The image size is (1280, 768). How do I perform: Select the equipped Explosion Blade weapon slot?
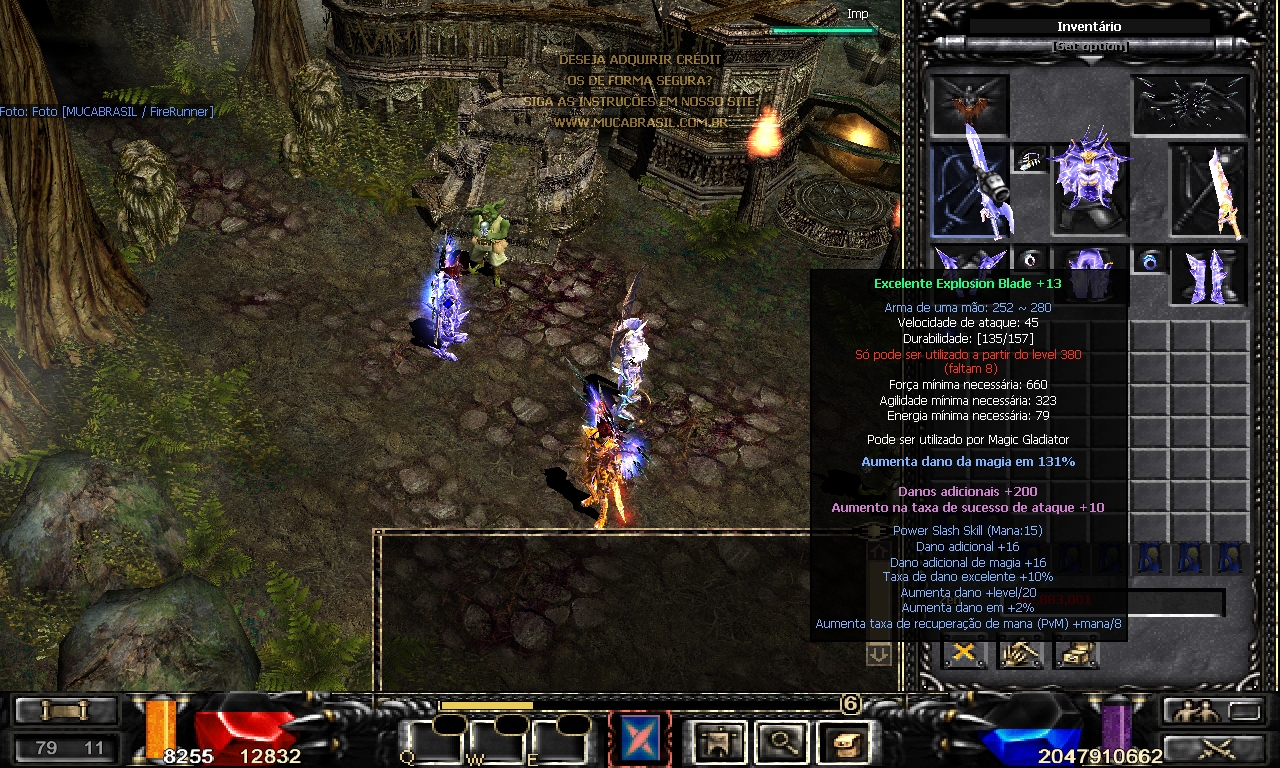pyautogui.click(x=969, y=191)
